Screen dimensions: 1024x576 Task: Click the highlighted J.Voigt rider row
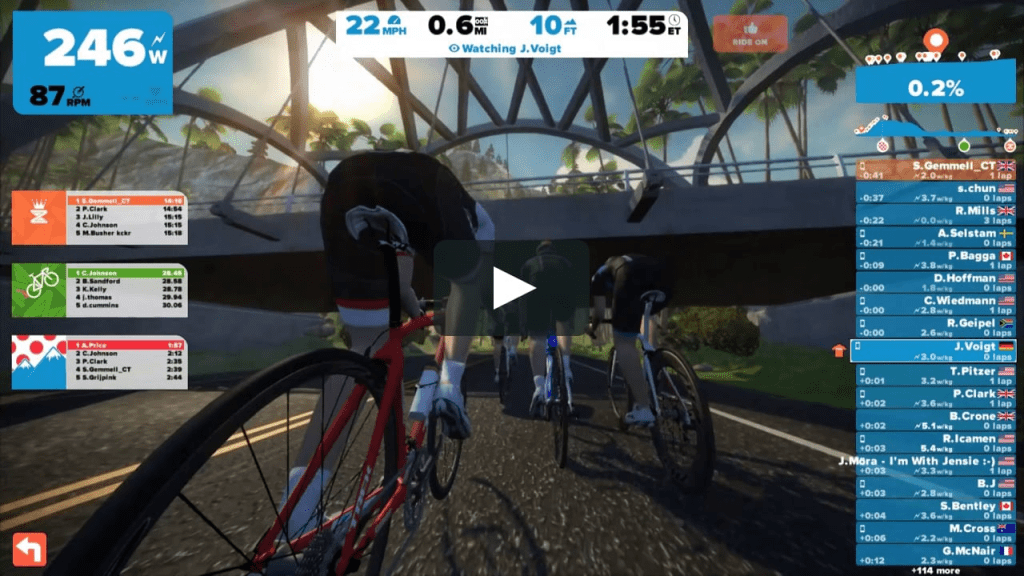934,350
